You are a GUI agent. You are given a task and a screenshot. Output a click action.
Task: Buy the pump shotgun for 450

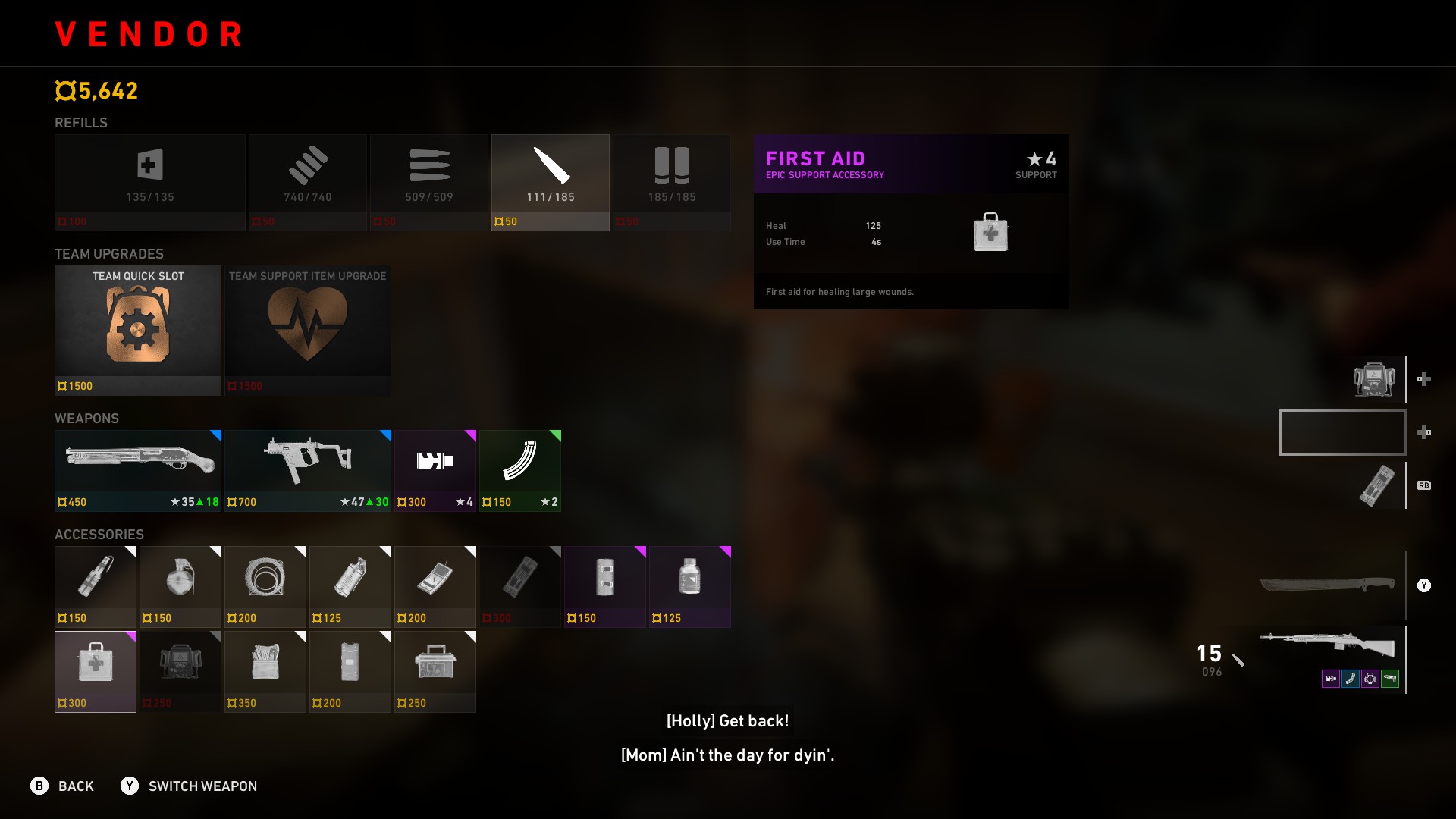(138, 470)
